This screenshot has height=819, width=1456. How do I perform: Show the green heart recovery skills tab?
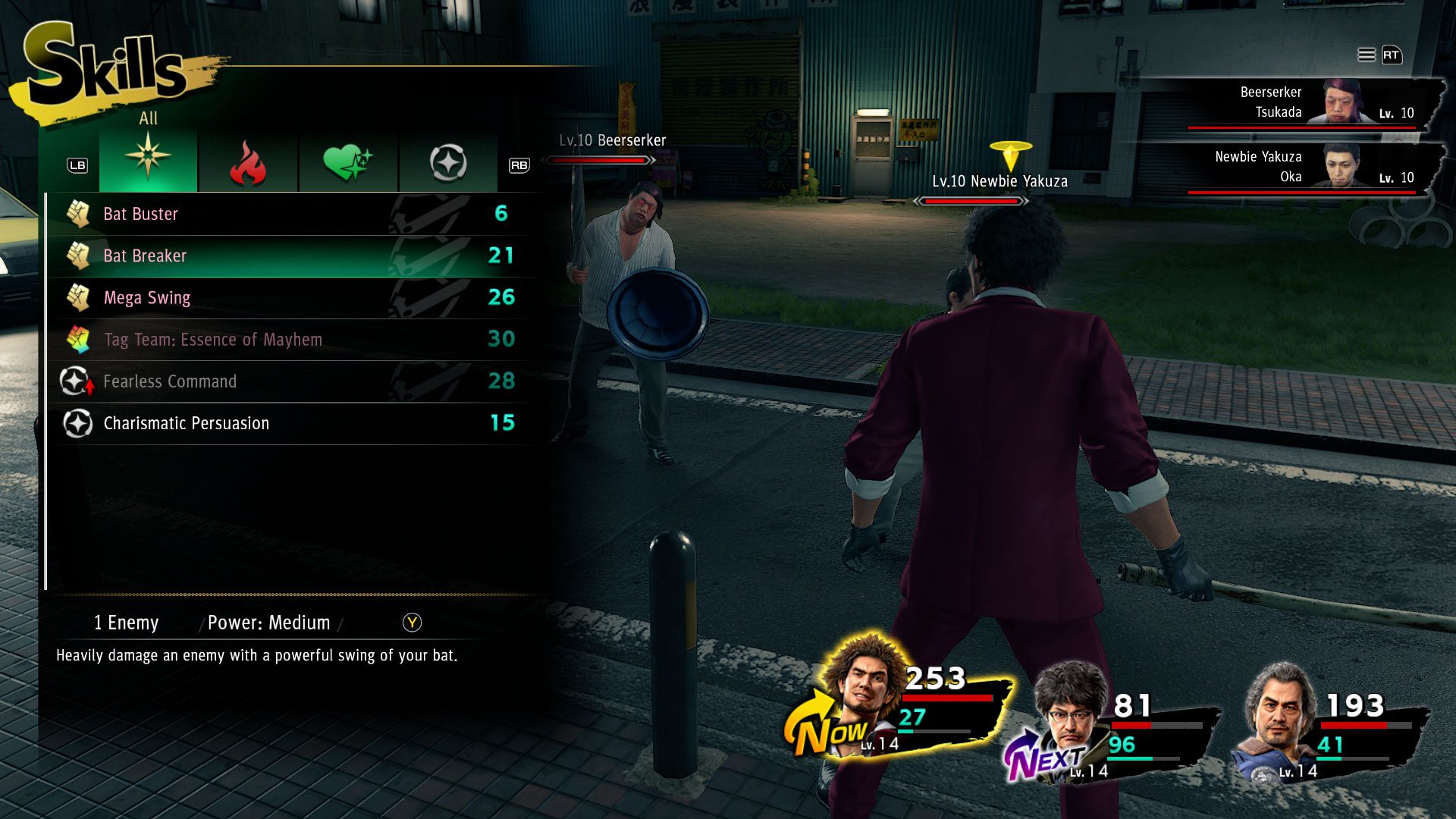tap(347, 162)
